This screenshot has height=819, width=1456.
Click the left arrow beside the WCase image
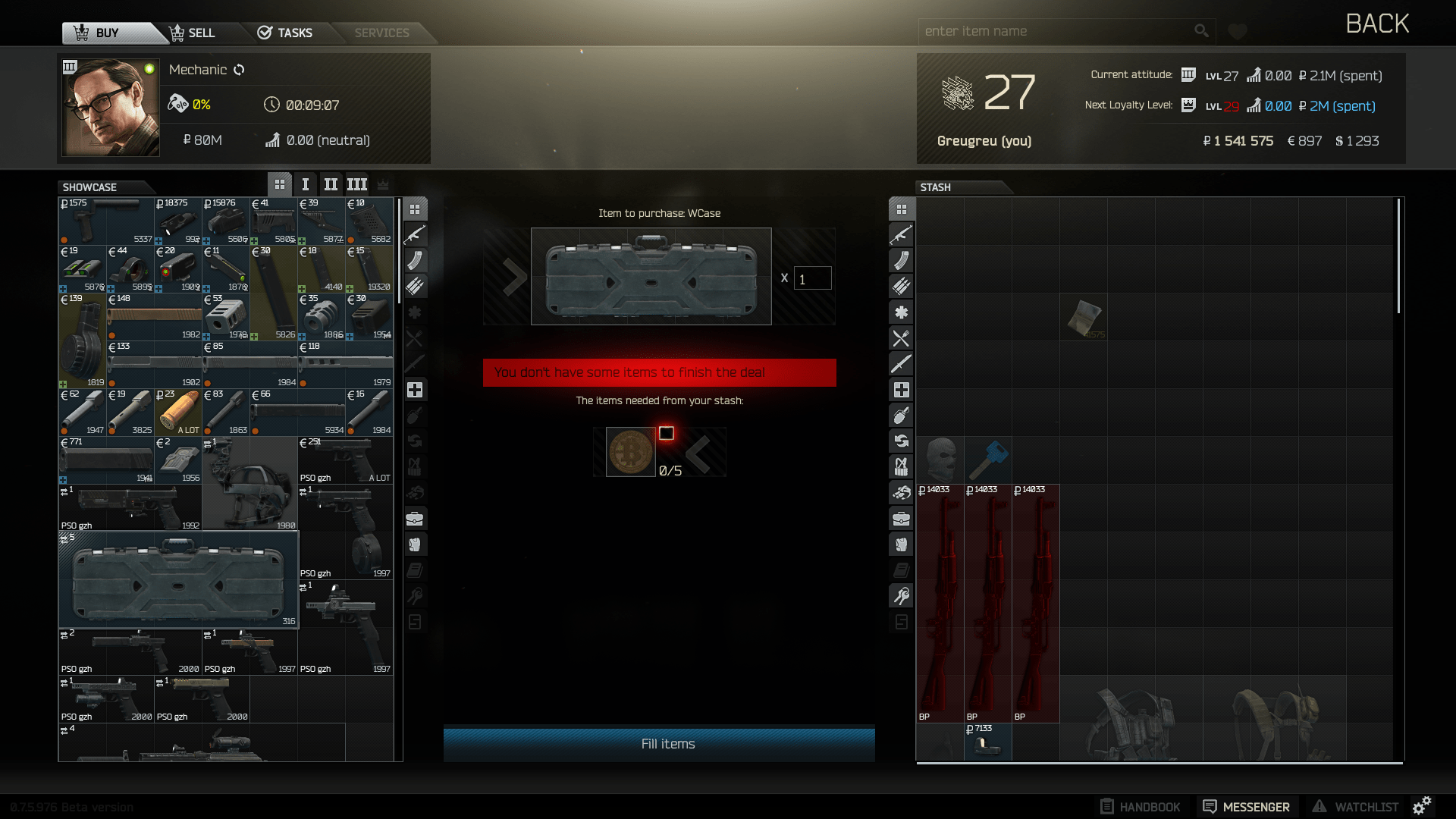pos(513,277)
